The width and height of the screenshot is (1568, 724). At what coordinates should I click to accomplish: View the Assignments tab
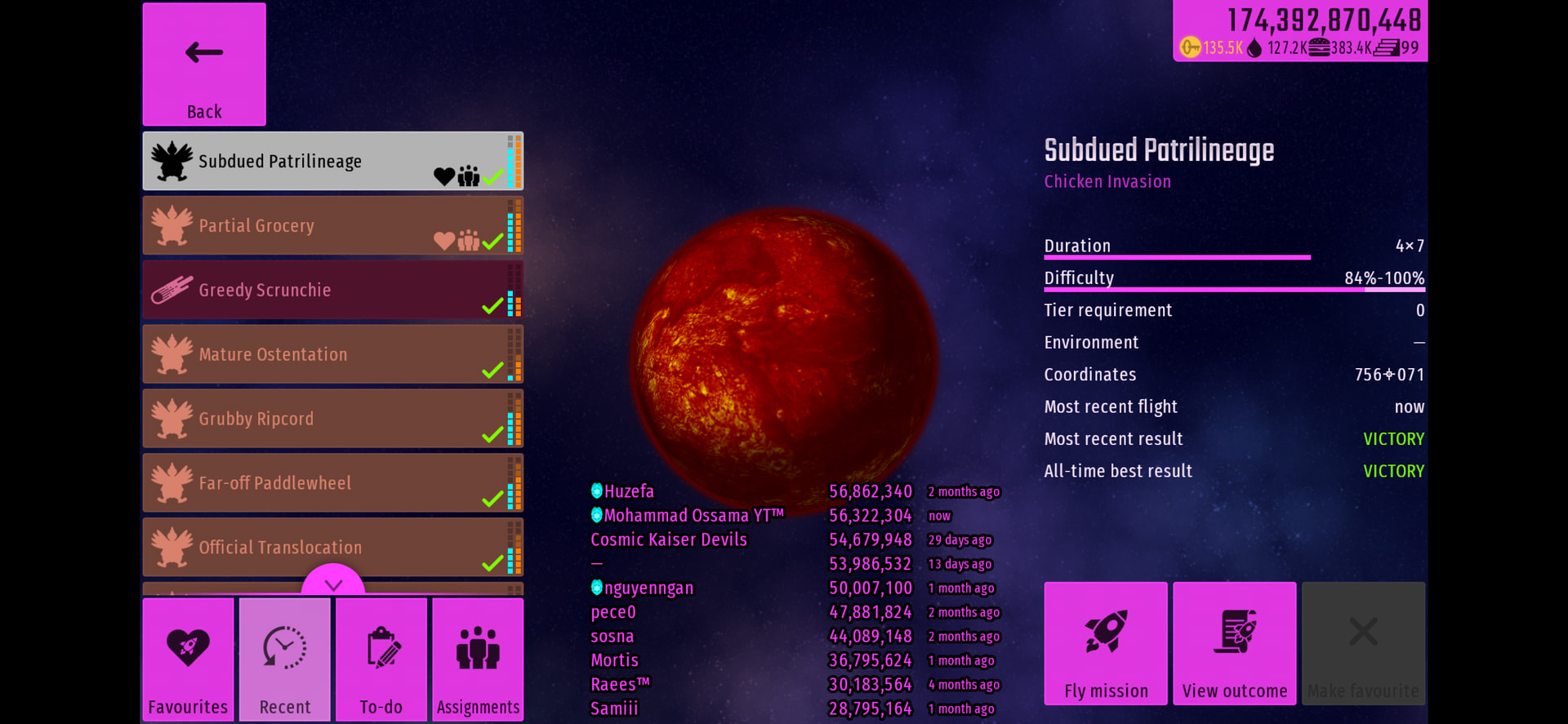click(x=478, y=660)
